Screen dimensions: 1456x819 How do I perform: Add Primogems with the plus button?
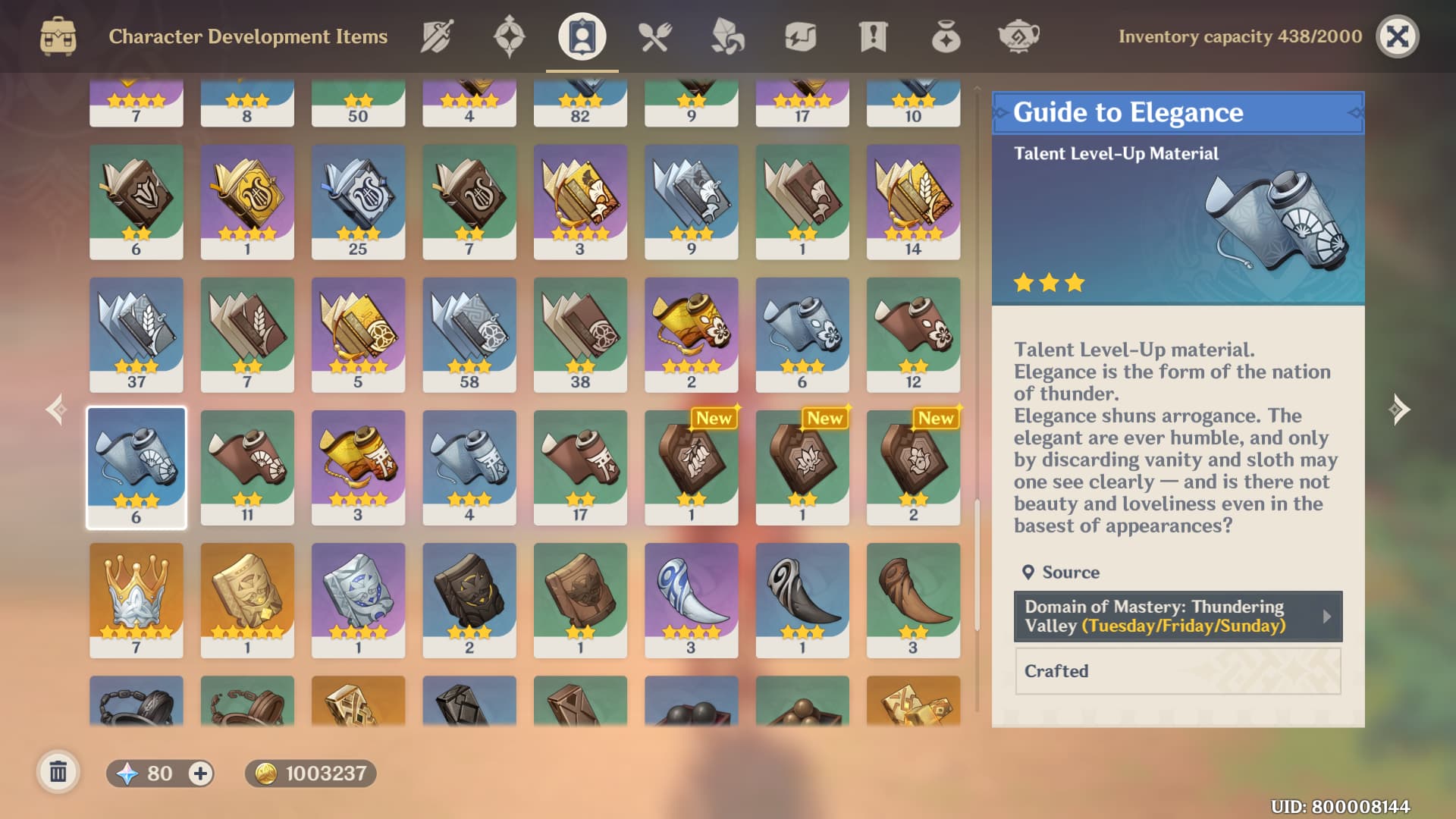coord(200,773)
